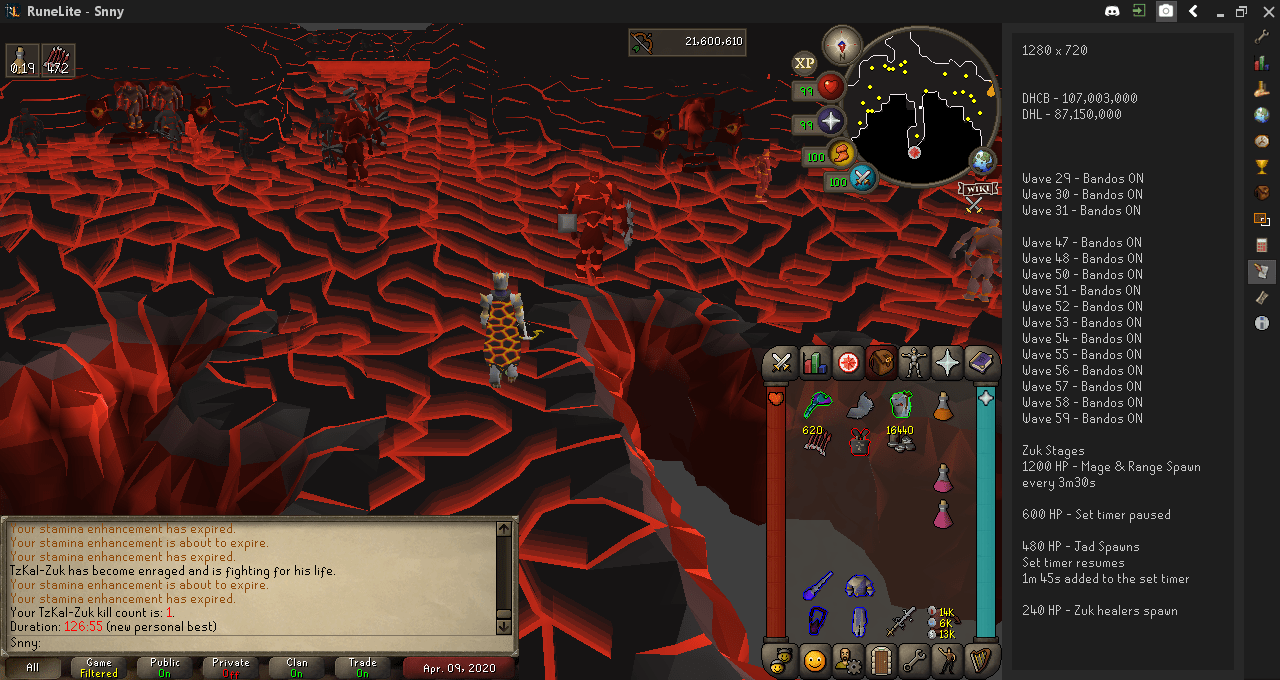Select the Game chat filter tab
Image resolution: width=1280 pixels, height=680 pixels.
(x=99, y=667)
